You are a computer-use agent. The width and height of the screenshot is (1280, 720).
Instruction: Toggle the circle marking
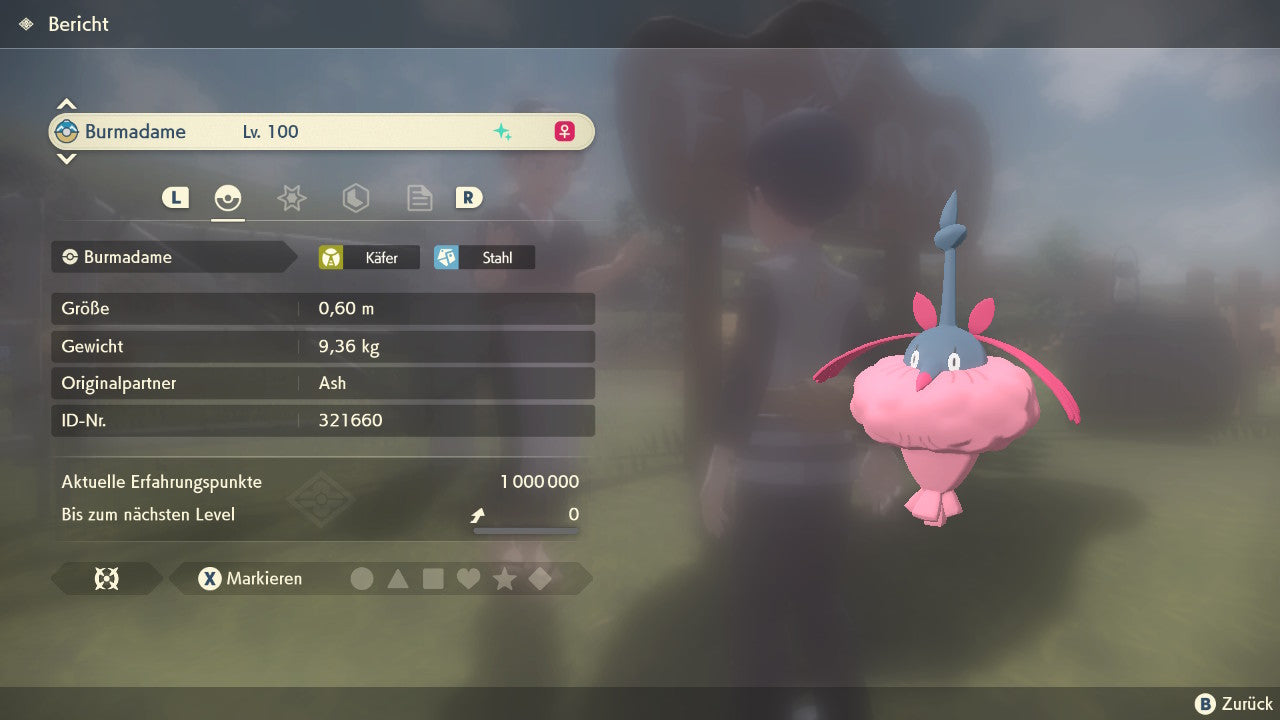362,578
